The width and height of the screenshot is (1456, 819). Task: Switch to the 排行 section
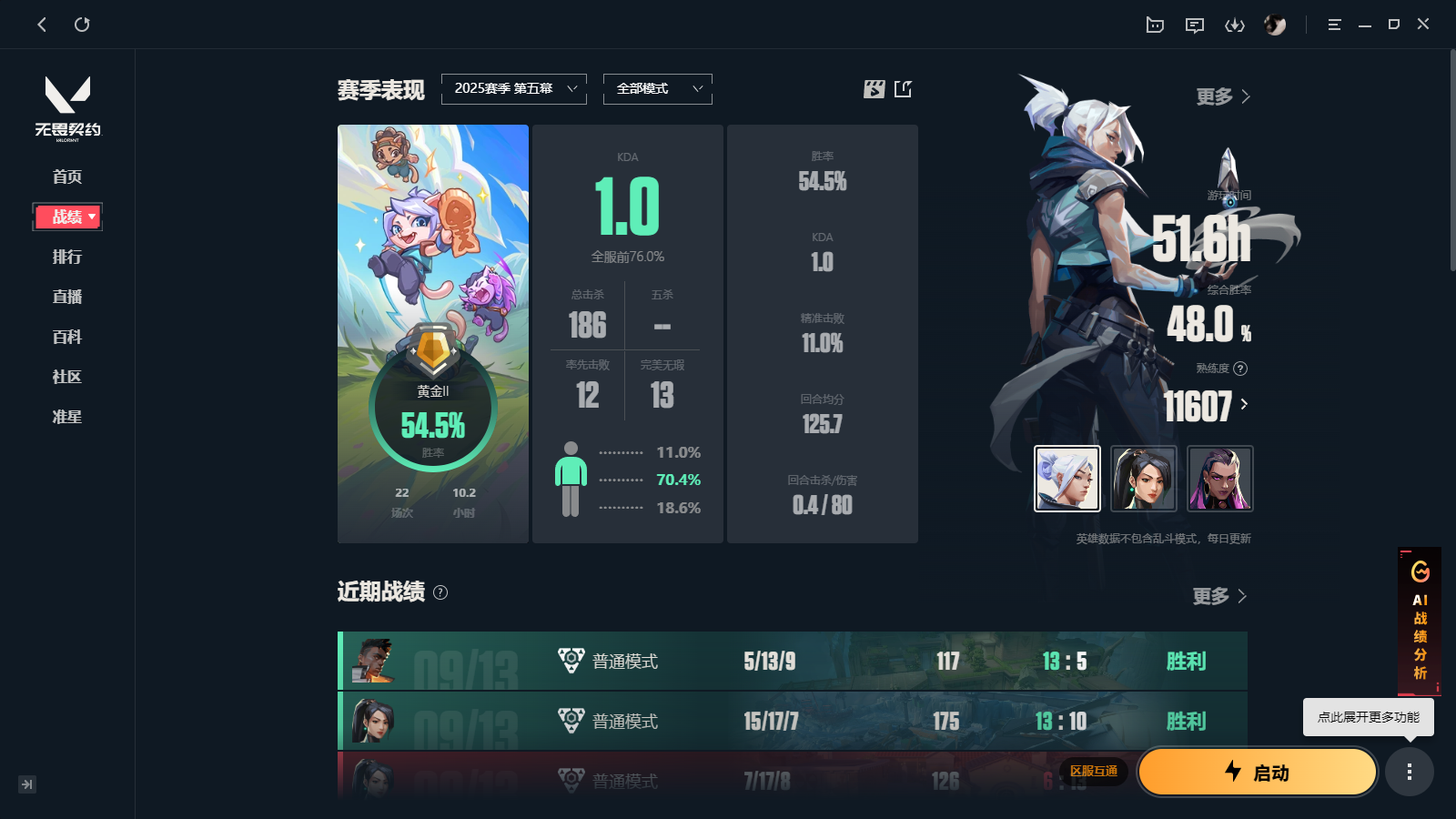67,257
